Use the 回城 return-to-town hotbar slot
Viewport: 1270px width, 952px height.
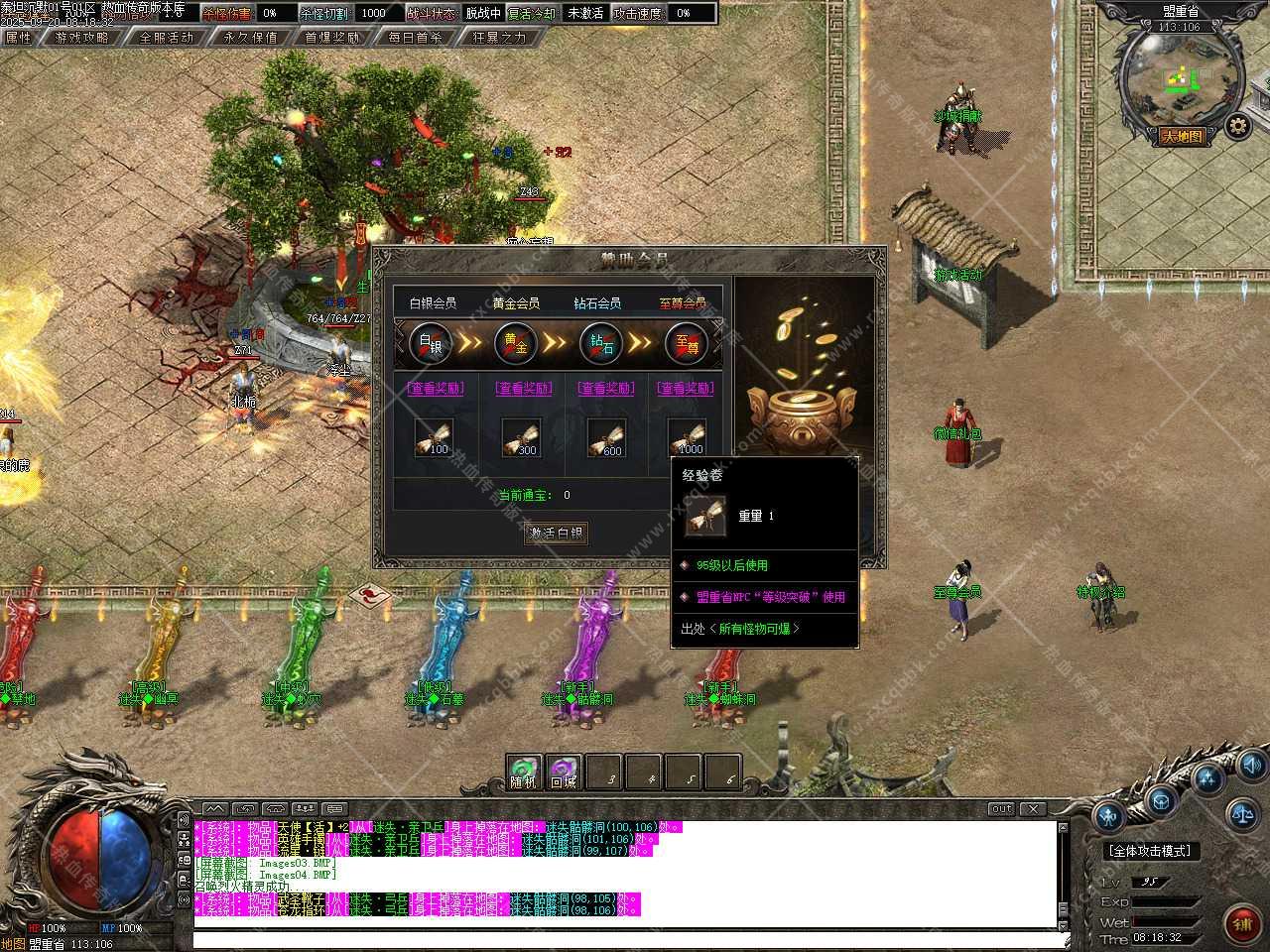tap(564, 773)
